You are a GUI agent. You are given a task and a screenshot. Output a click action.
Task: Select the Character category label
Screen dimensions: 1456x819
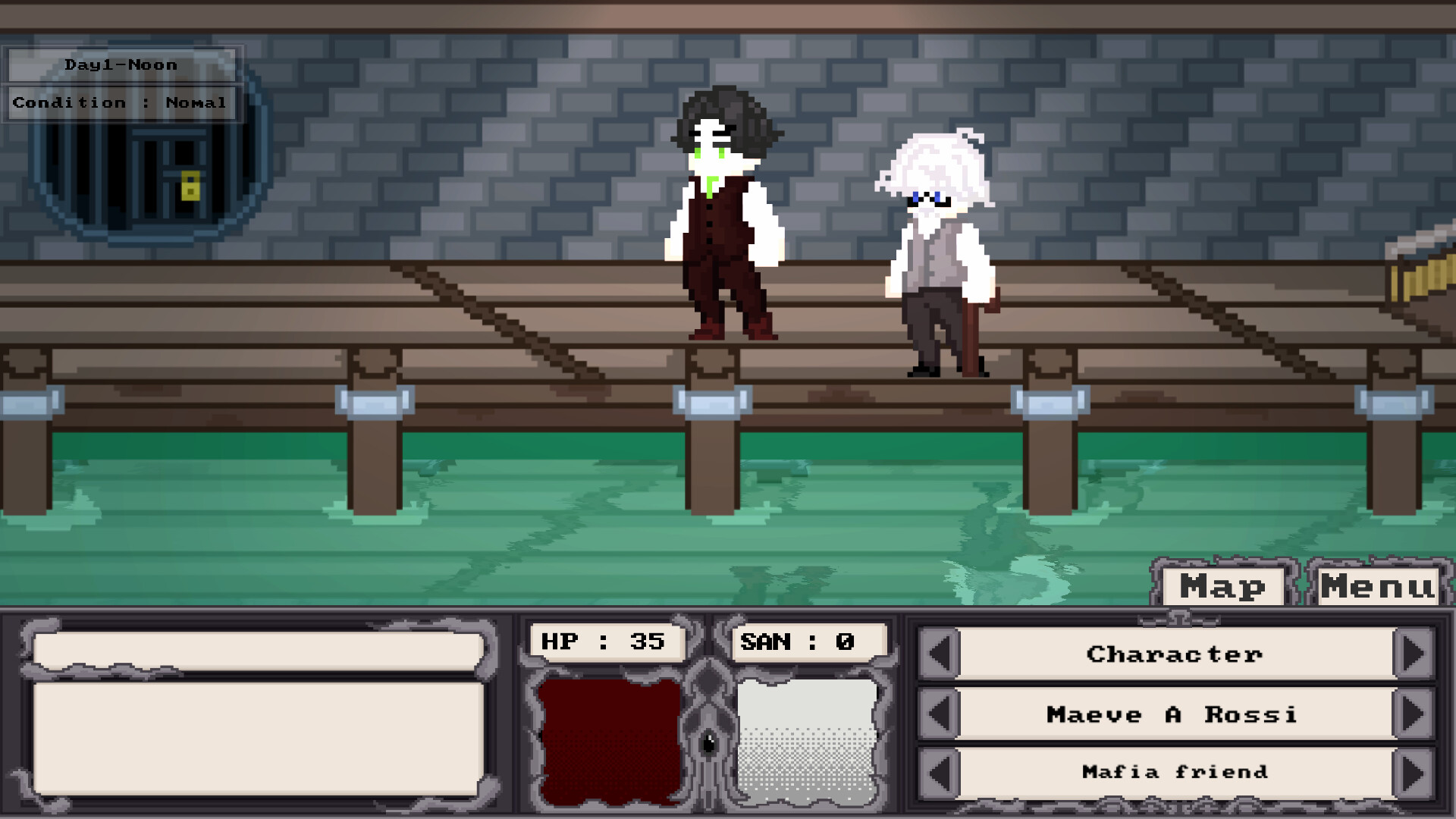[1174, 654]
